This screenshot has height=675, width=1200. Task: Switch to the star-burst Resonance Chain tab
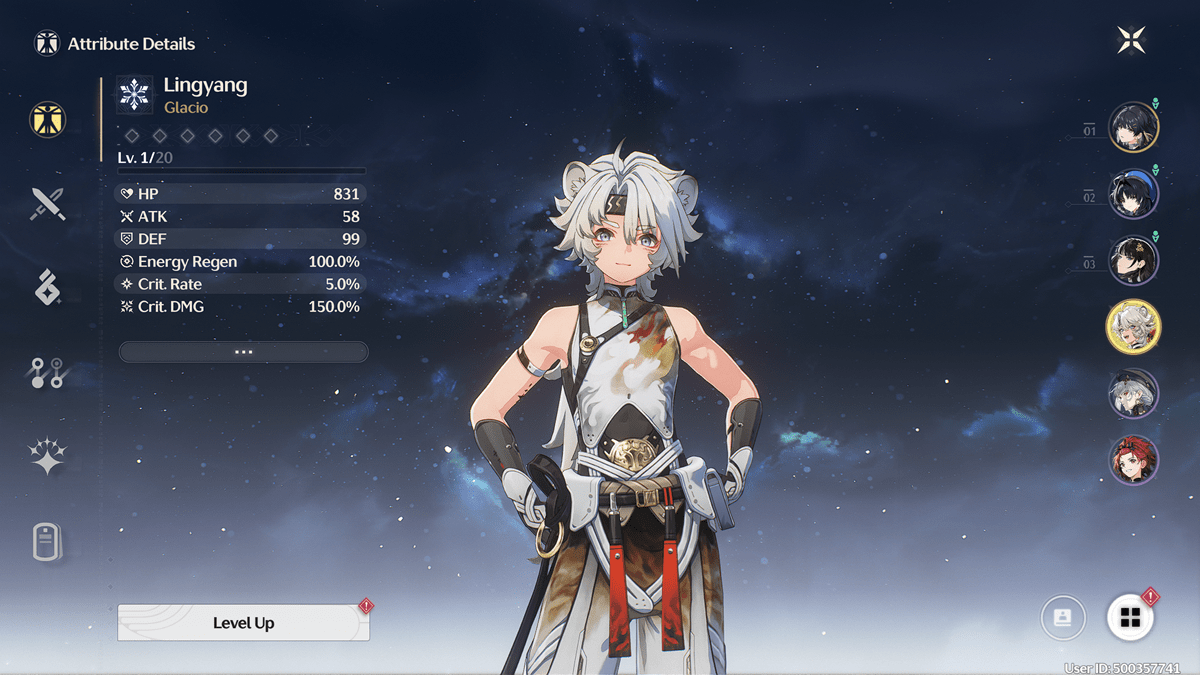point(47,457)
